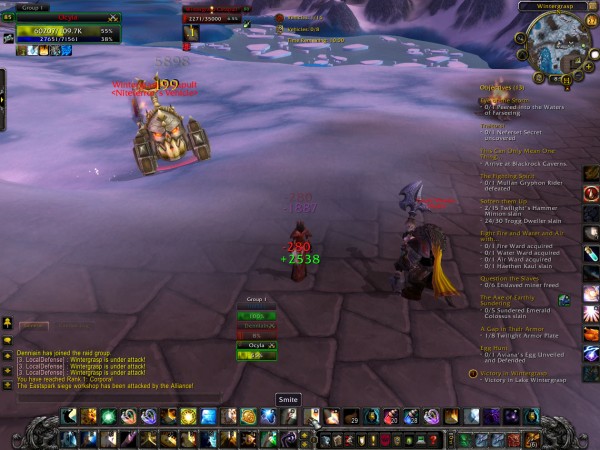
Task: Open the Question the Slaves quest entry
Action: 509,277
